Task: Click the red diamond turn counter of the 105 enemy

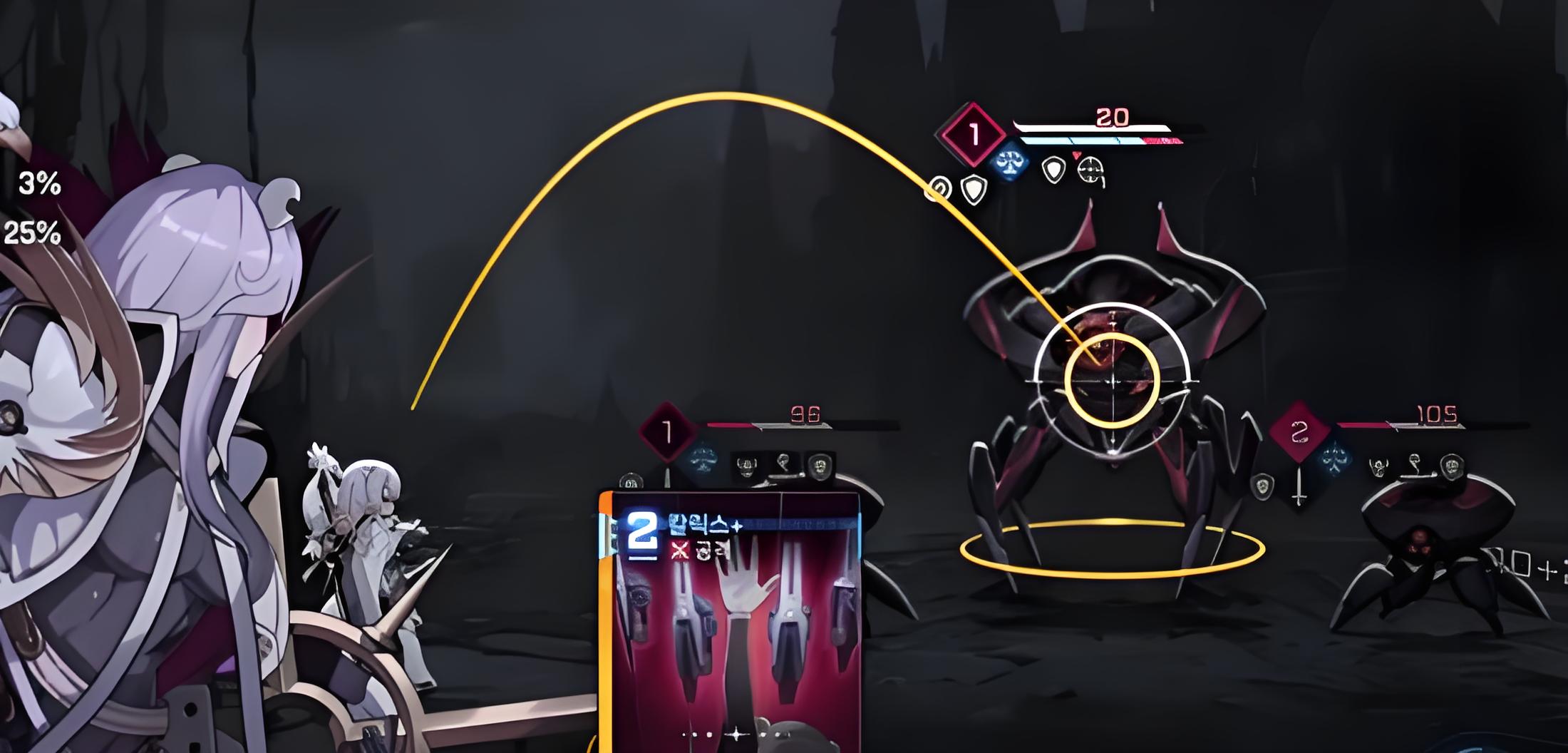Action: click(1299, 431)
